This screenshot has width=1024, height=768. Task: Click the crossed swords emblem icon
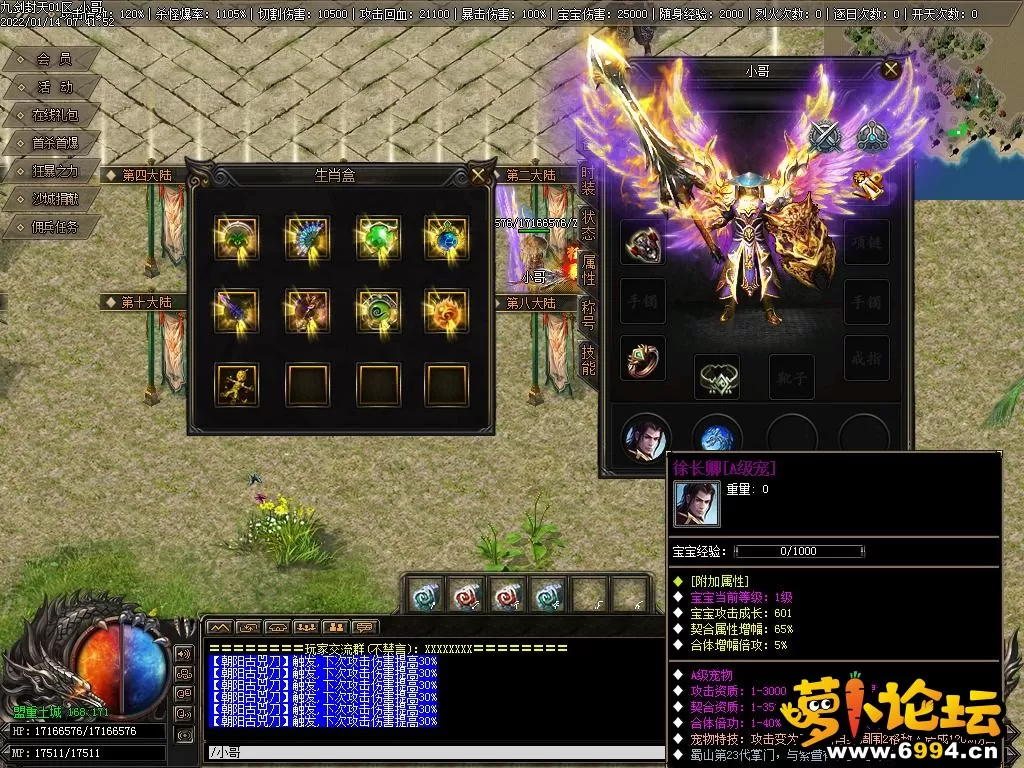(825, 136)
